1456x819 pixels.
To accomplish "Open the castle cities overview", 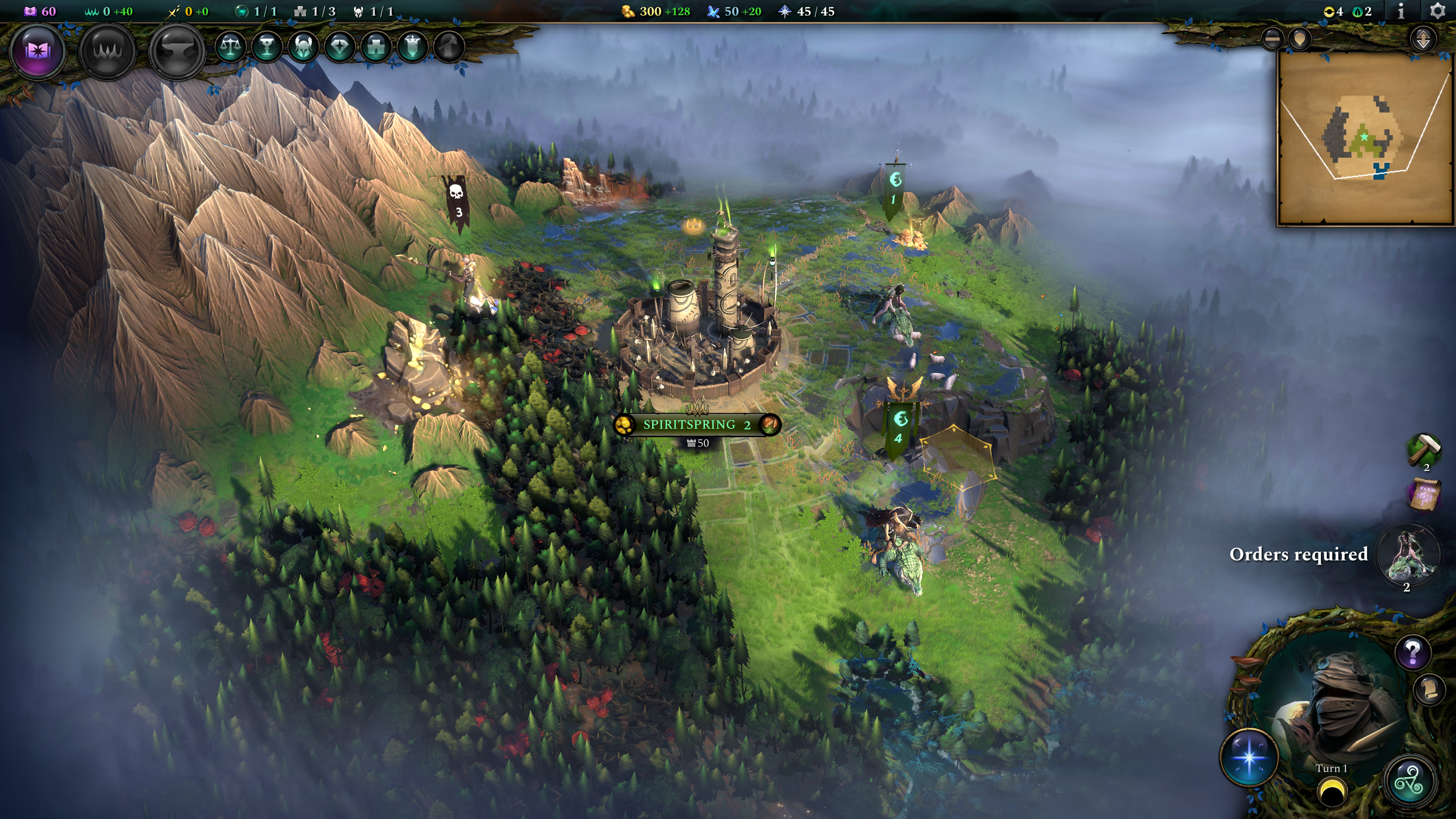I will coord(377,47).
